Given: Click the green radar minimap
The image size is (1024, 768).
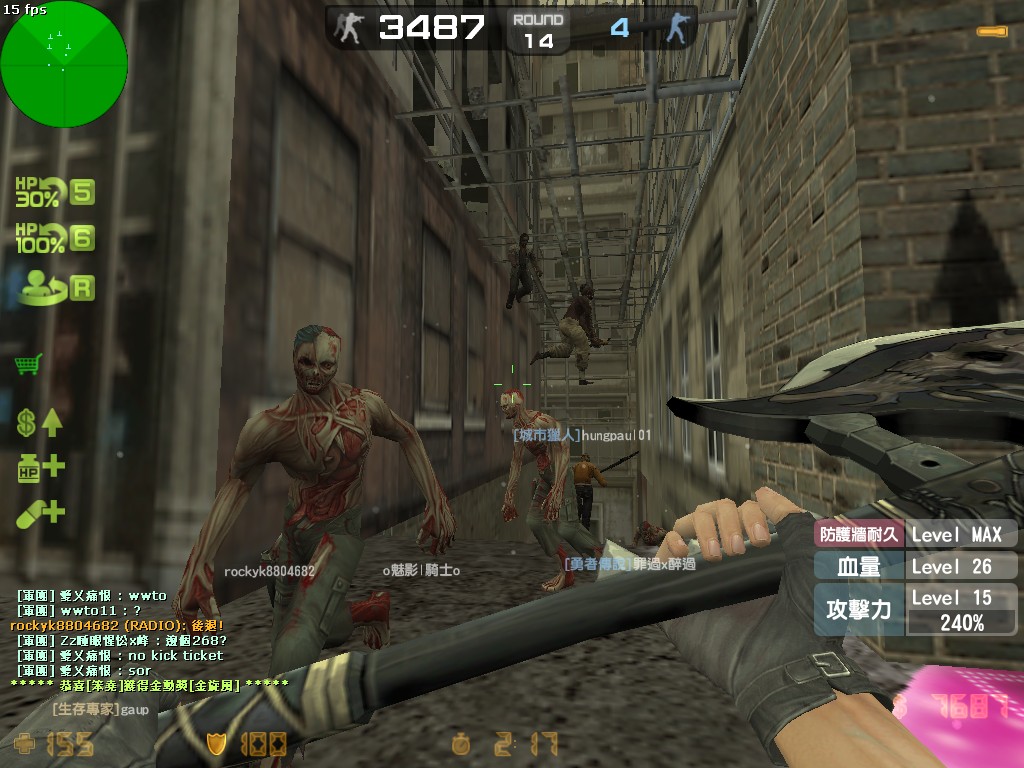Looking at the screenshot, I should click(64, 64).
